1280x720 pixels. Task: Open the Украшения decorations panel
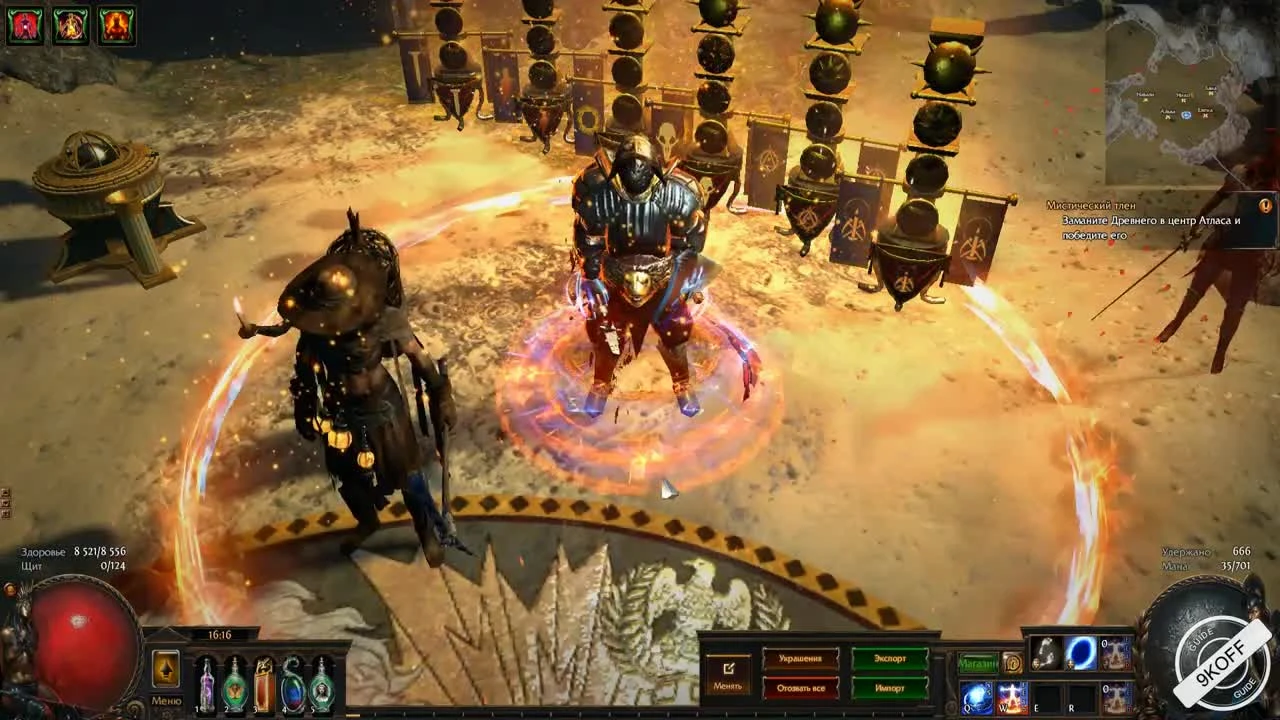800,658
